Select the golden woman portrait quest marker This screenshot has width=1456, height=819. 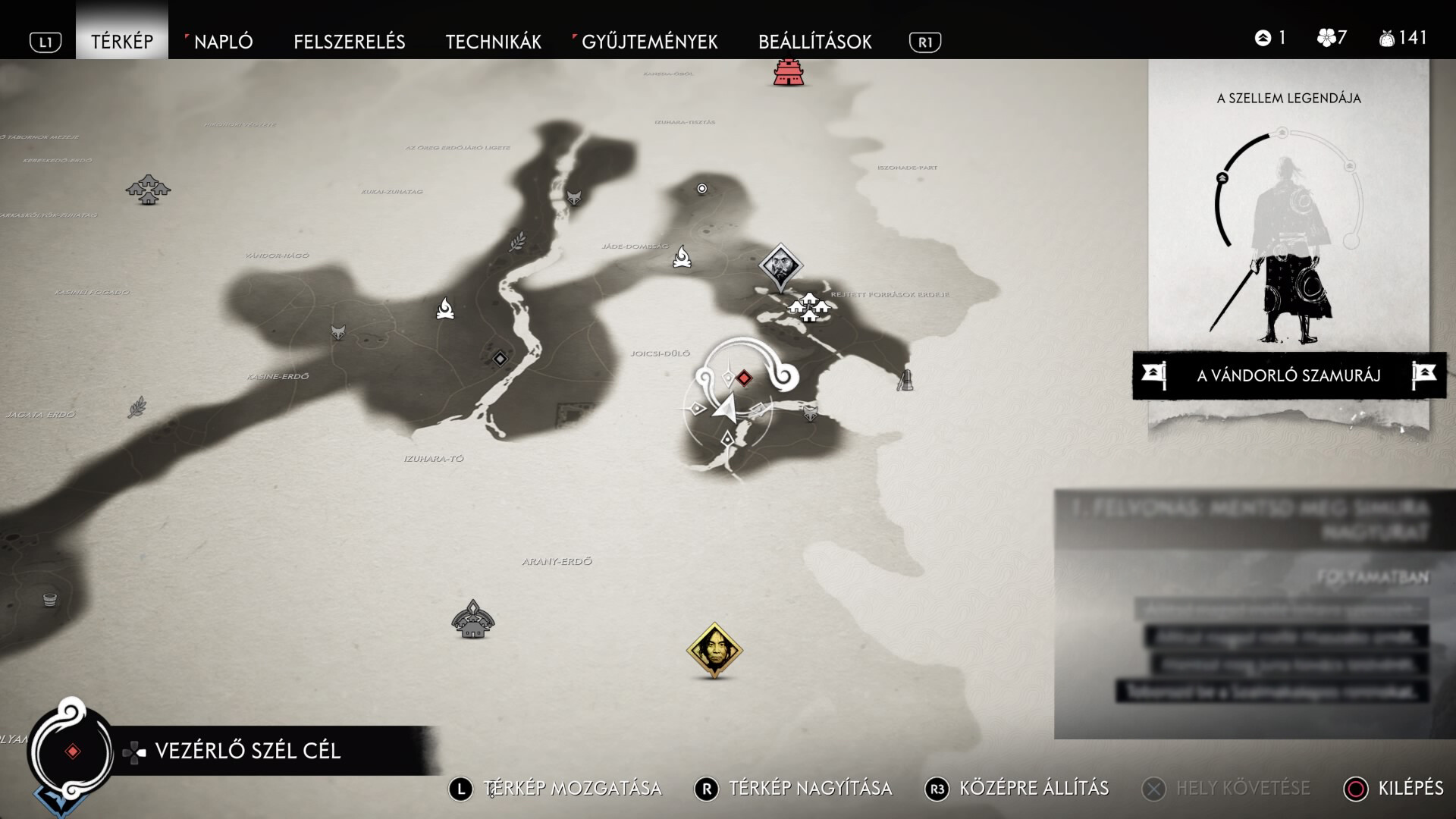714,650
